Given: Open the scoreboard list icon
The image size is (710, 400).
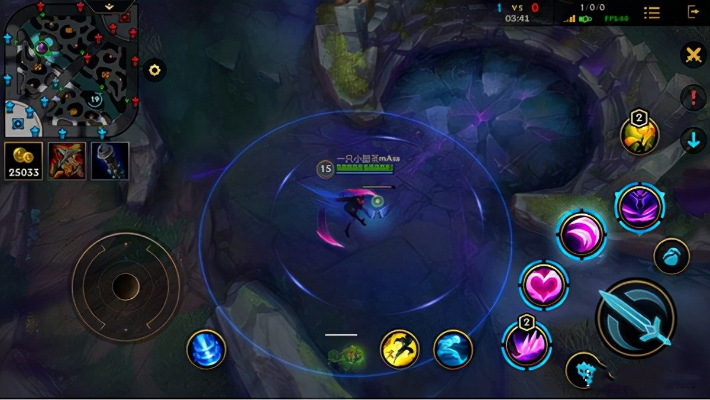Looking at the screenshot, I should 652,12.
